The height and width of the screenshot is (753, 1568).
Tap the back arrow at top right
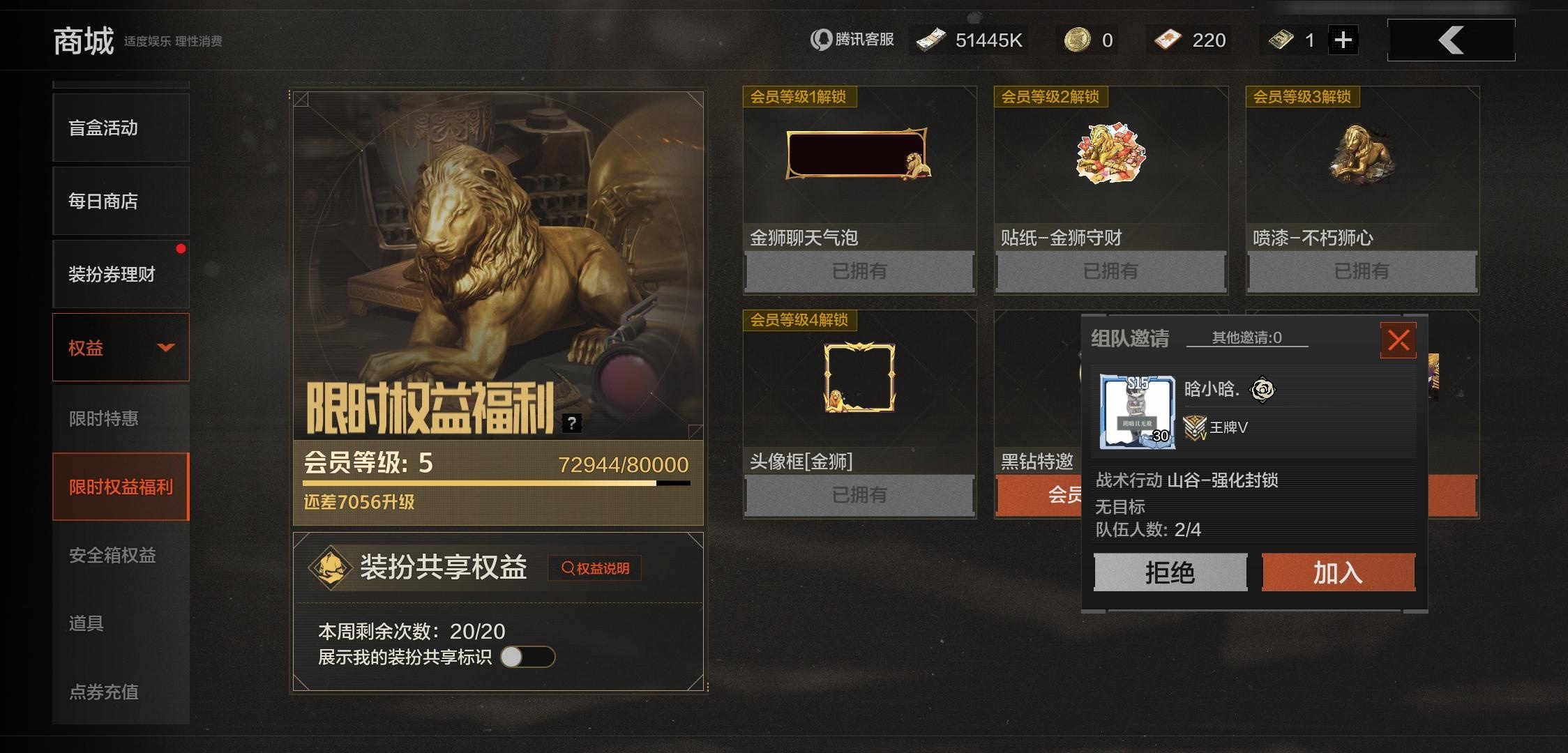point(1452,40)
